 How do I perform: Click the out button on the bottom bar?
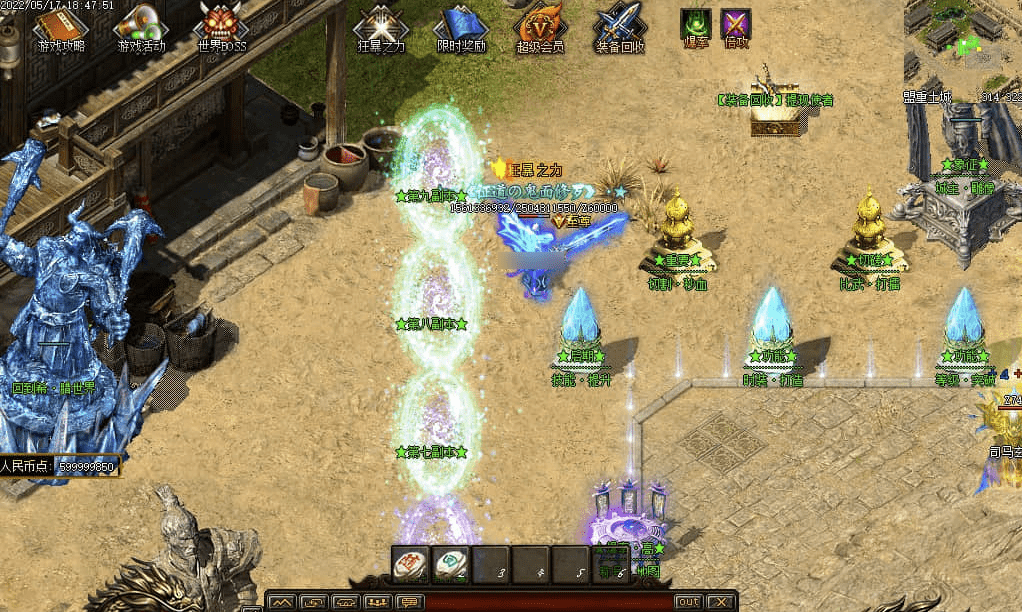pos(688,602)
